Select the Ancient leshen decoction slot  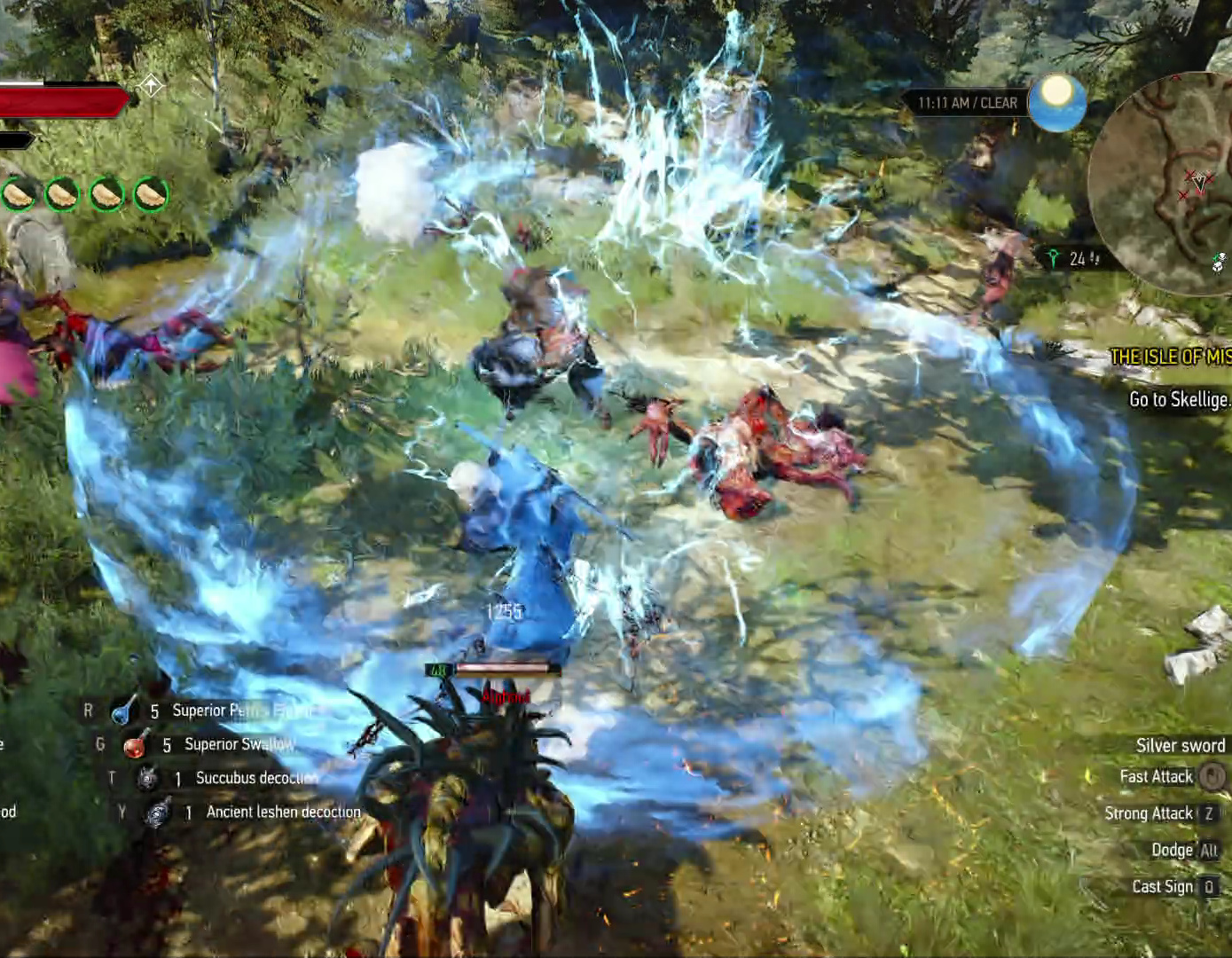pyautogui.click(x=158, y=812)
